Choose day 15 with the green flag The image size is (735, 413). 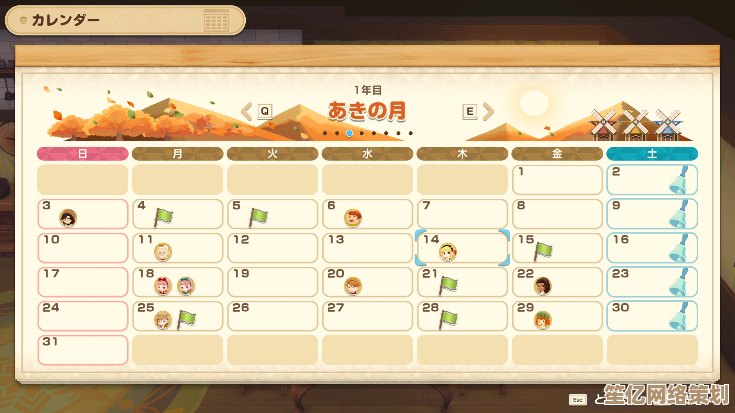[x=557, y=248]
